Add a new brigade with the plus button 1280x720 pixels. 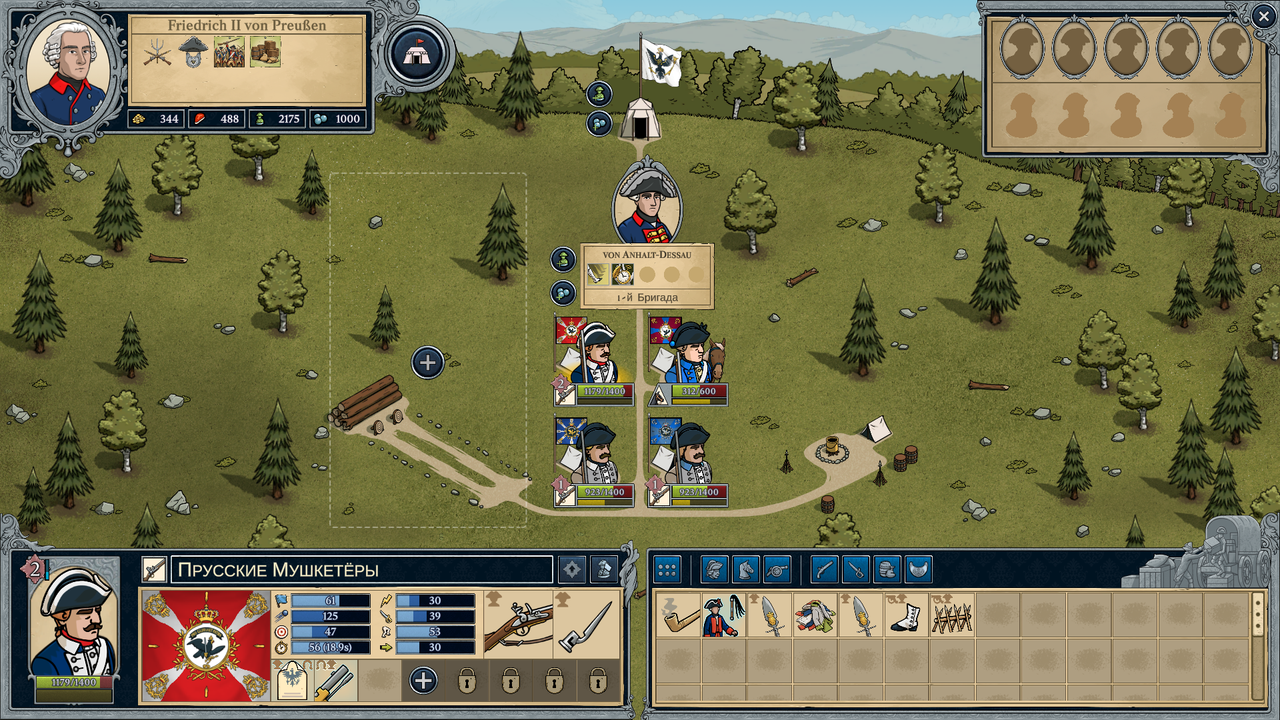(428, 362)
